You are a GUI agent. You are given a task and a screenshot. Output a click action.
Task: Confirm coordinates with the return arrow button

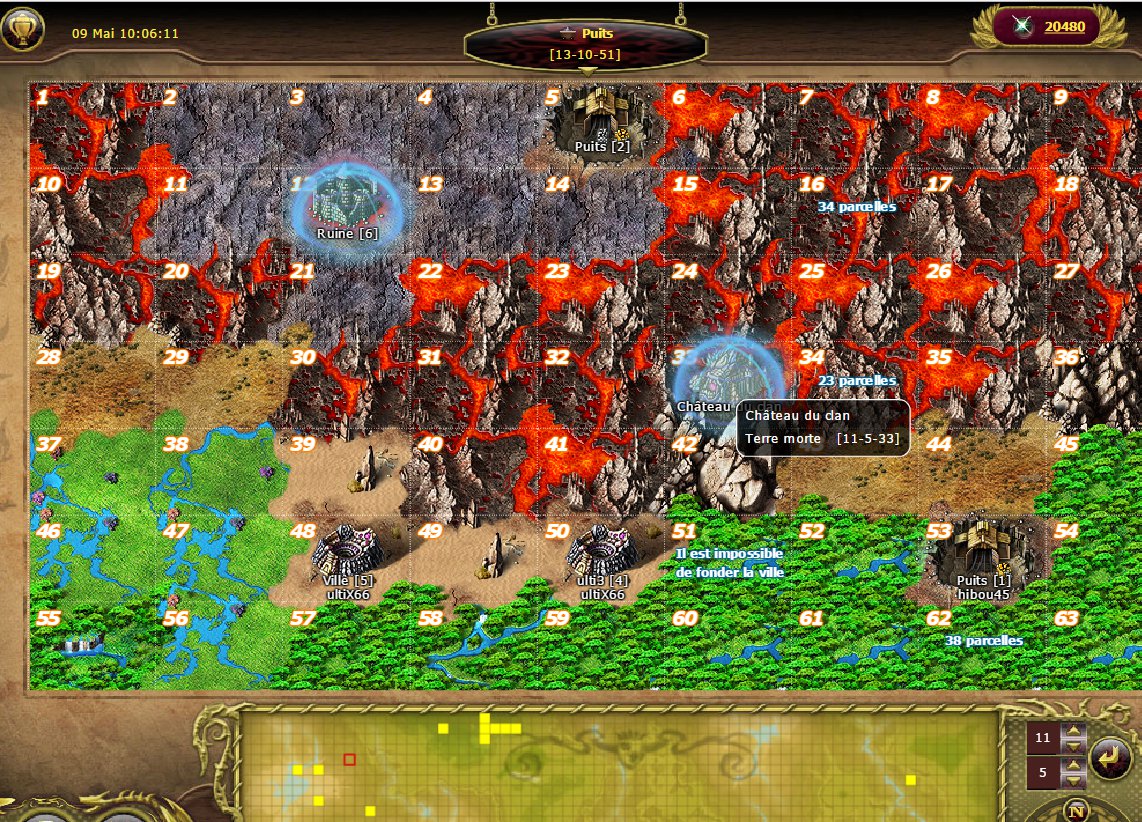pyautogui.click(x=1109, y=757)
